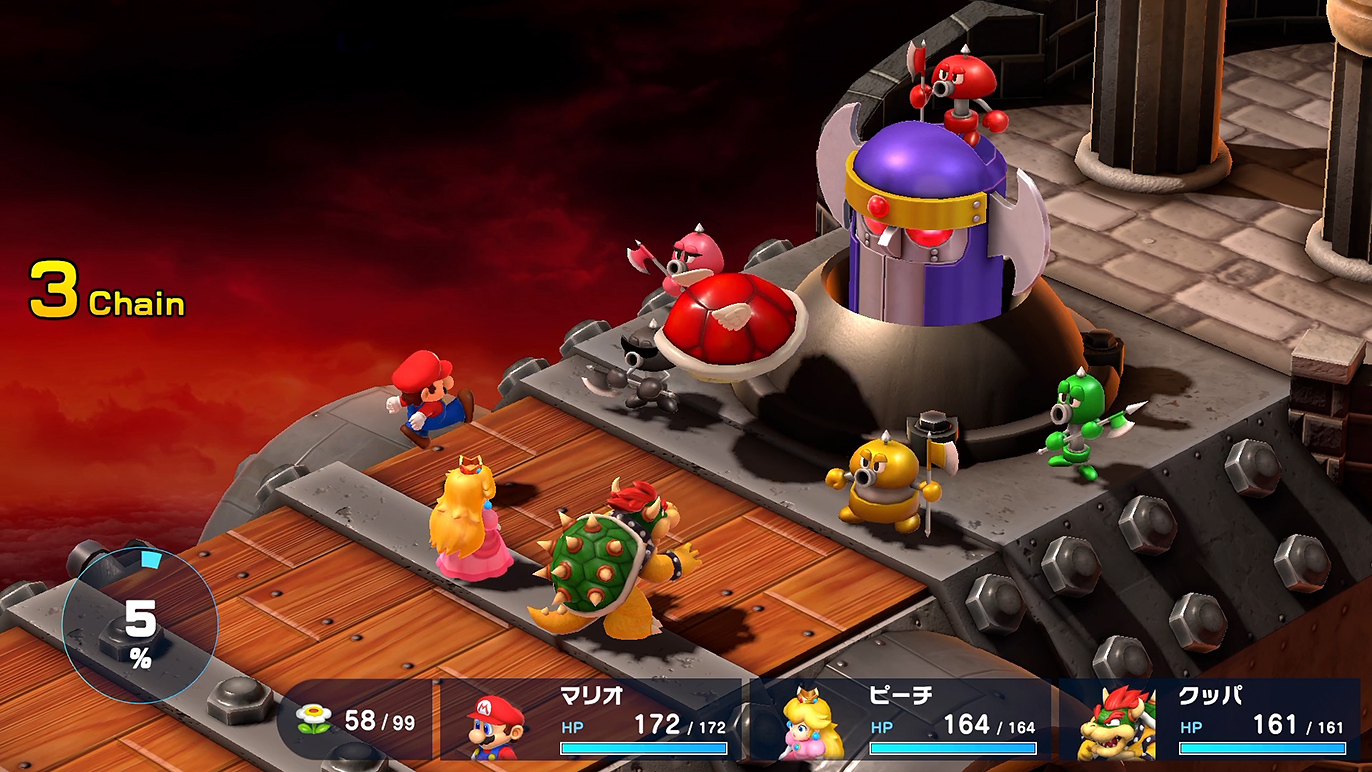Select Bowser's portrait in the party bar

click(1117, 725)
